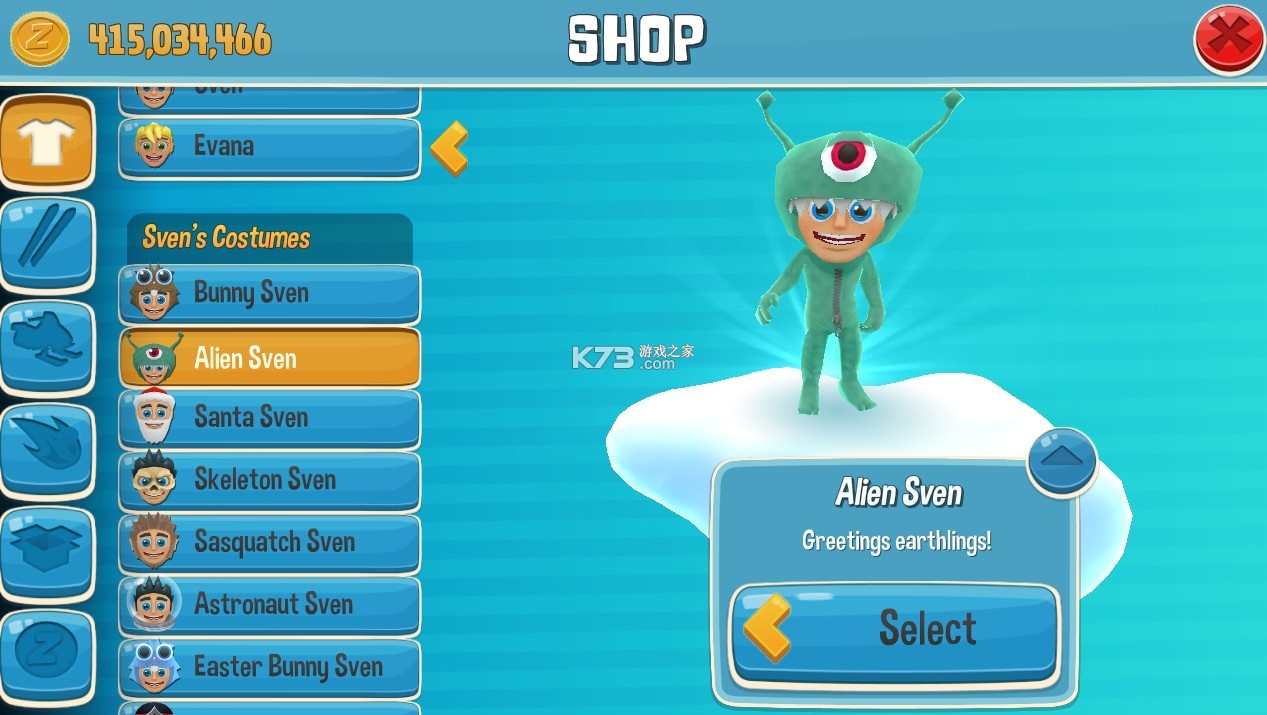Choose the Santa Sven costume
The image size is (1267, 715).
pyautogui.click(x=269, y=417)
